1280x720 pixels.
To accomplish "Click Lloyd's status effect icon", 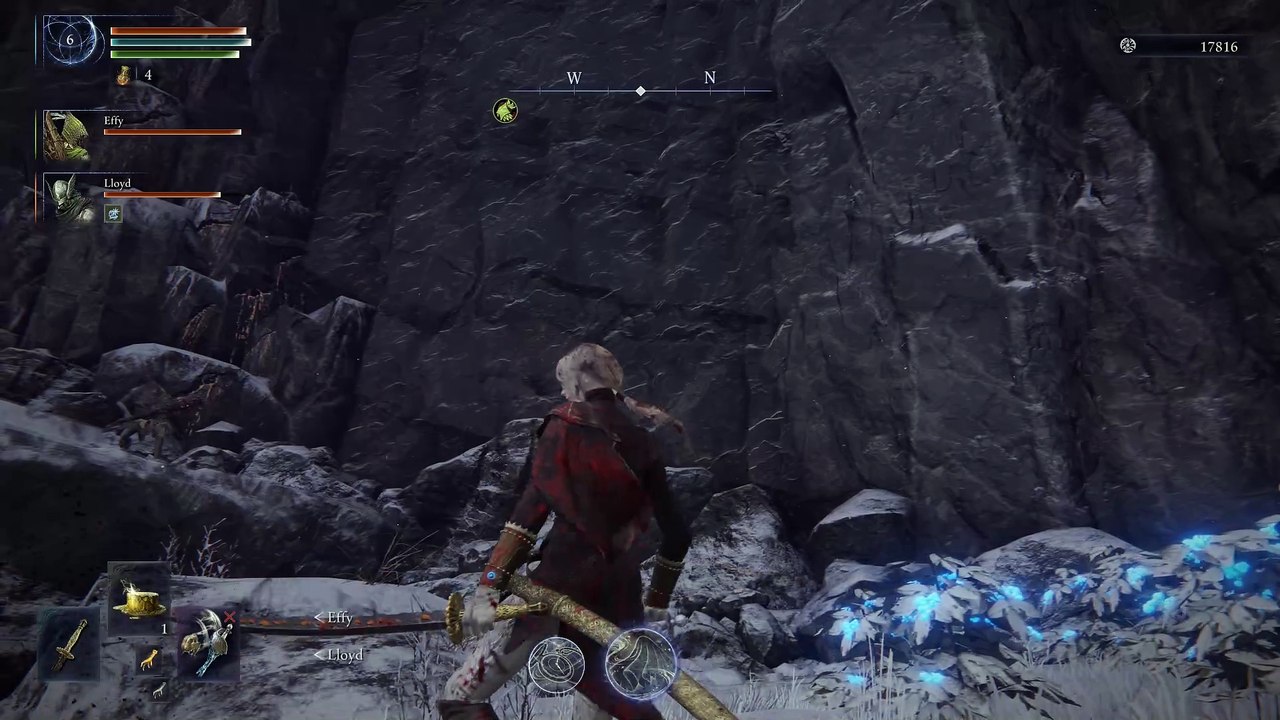I will point(114,213).
